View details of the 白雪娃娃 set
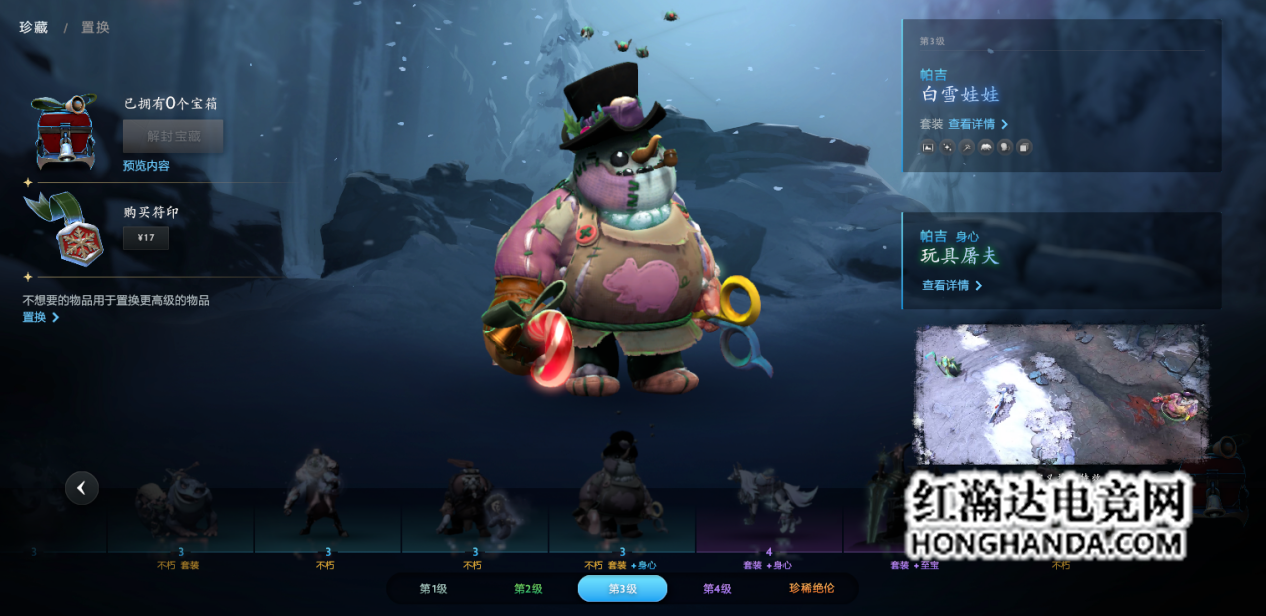 [978, 124]
